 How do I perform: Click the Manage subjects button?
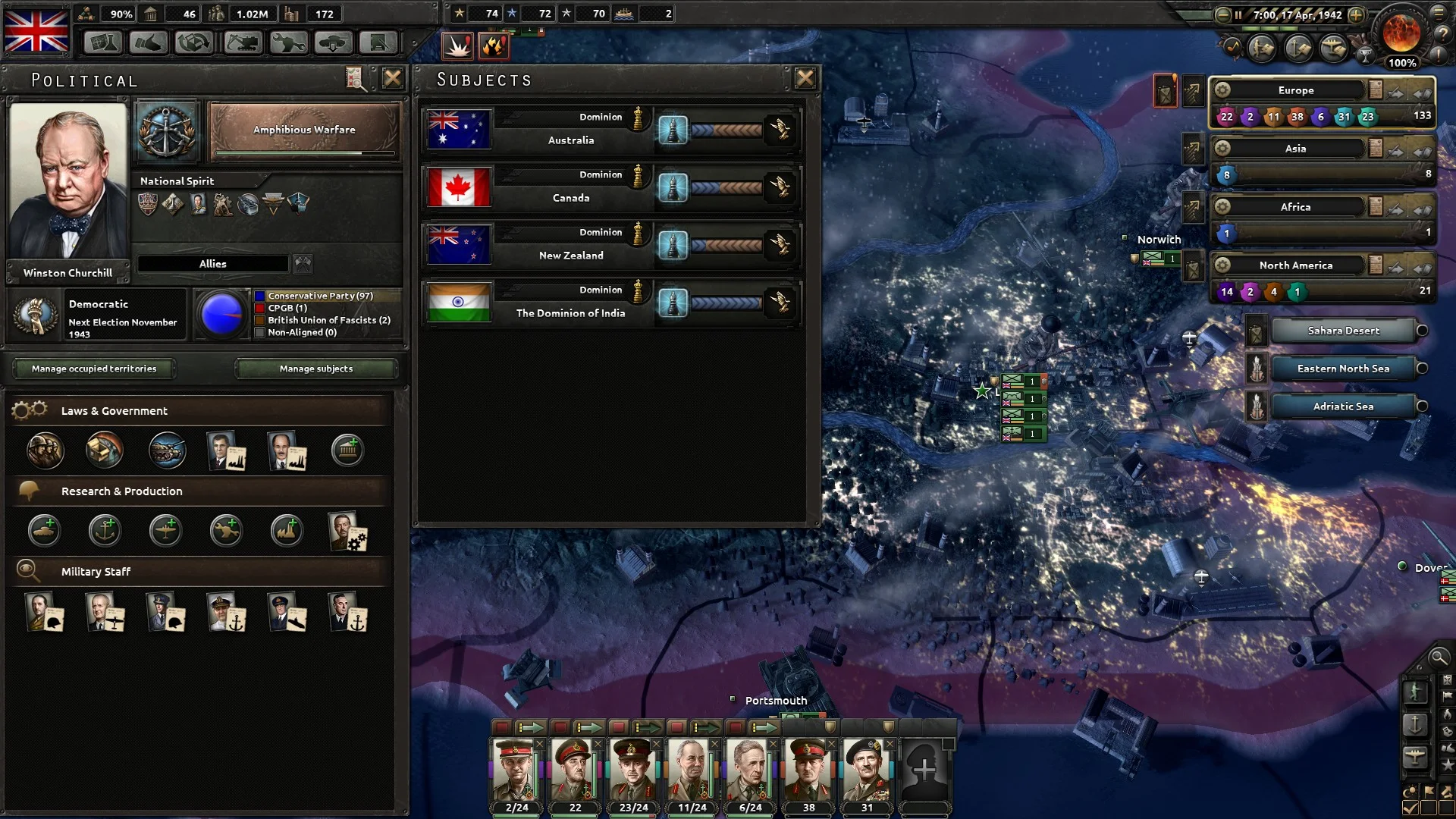(316, 369)
